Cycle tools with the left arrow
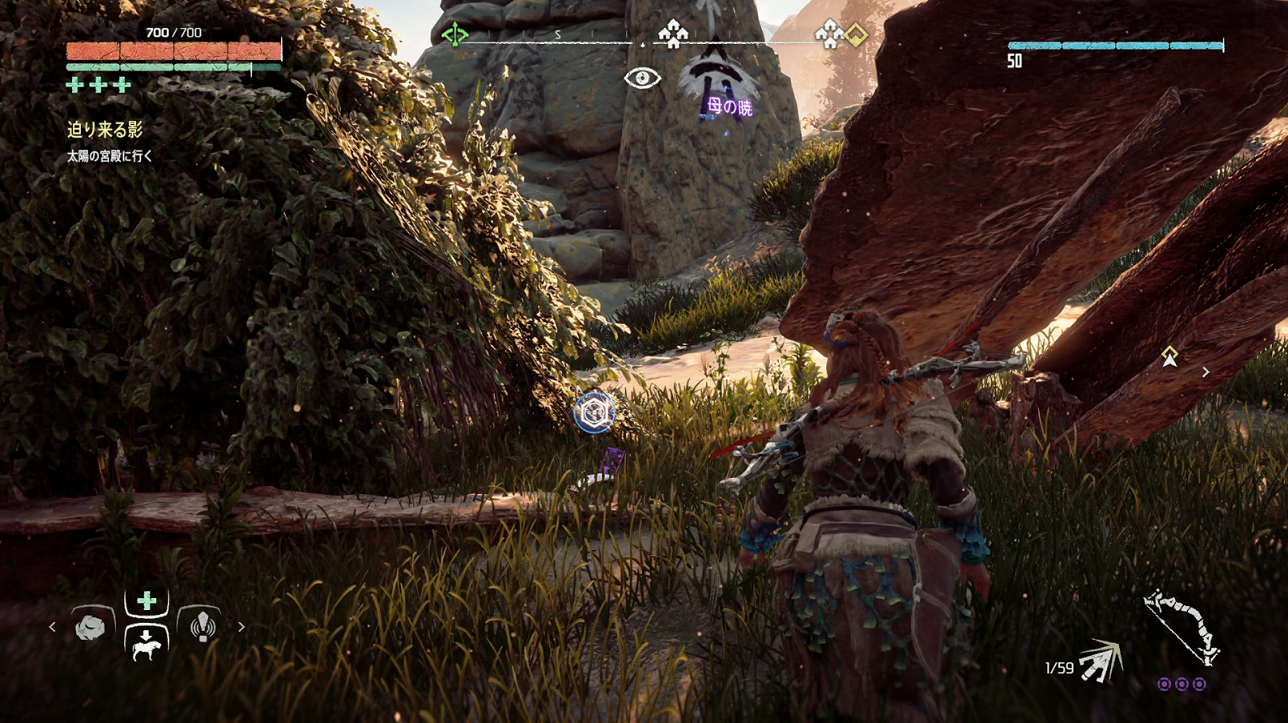 [53, 627]
